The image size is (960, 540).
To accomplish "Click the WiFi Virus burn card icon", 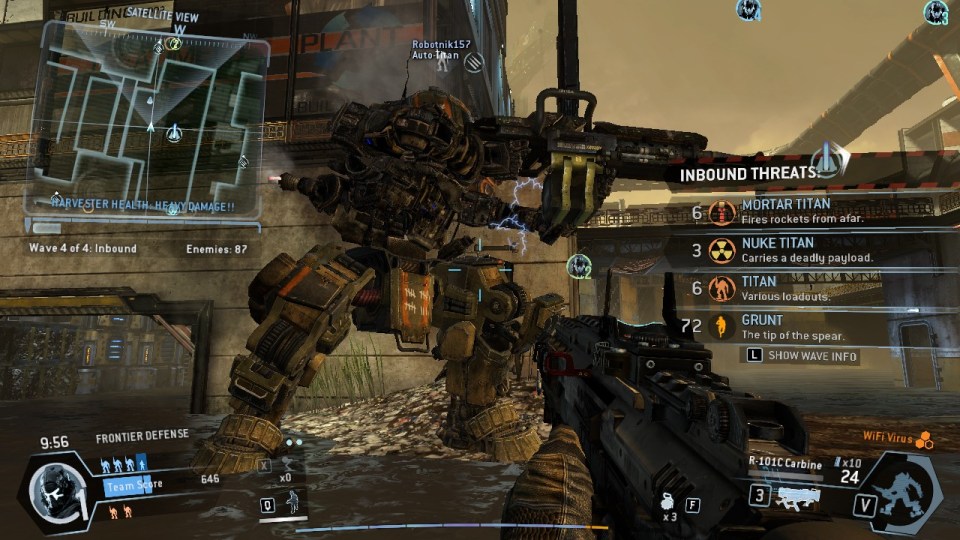I will coord(925,439).
